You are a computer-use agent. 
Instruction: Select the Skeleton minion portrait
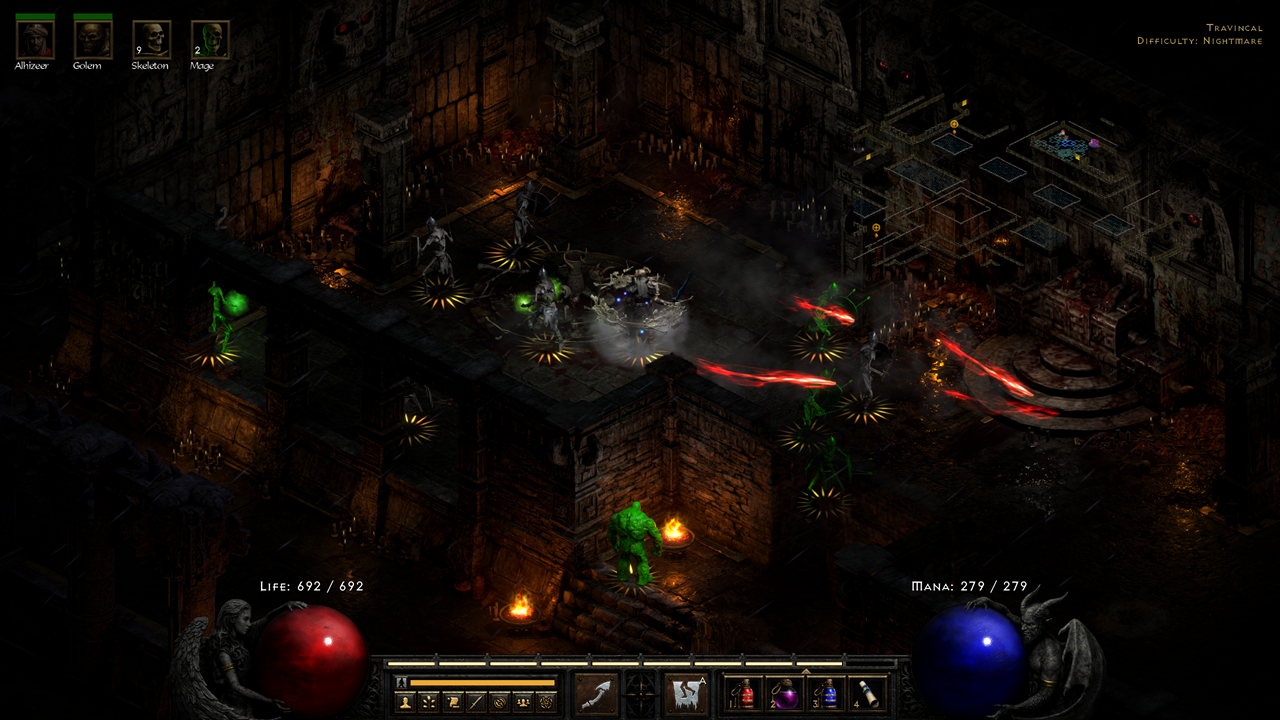(151, 39)
